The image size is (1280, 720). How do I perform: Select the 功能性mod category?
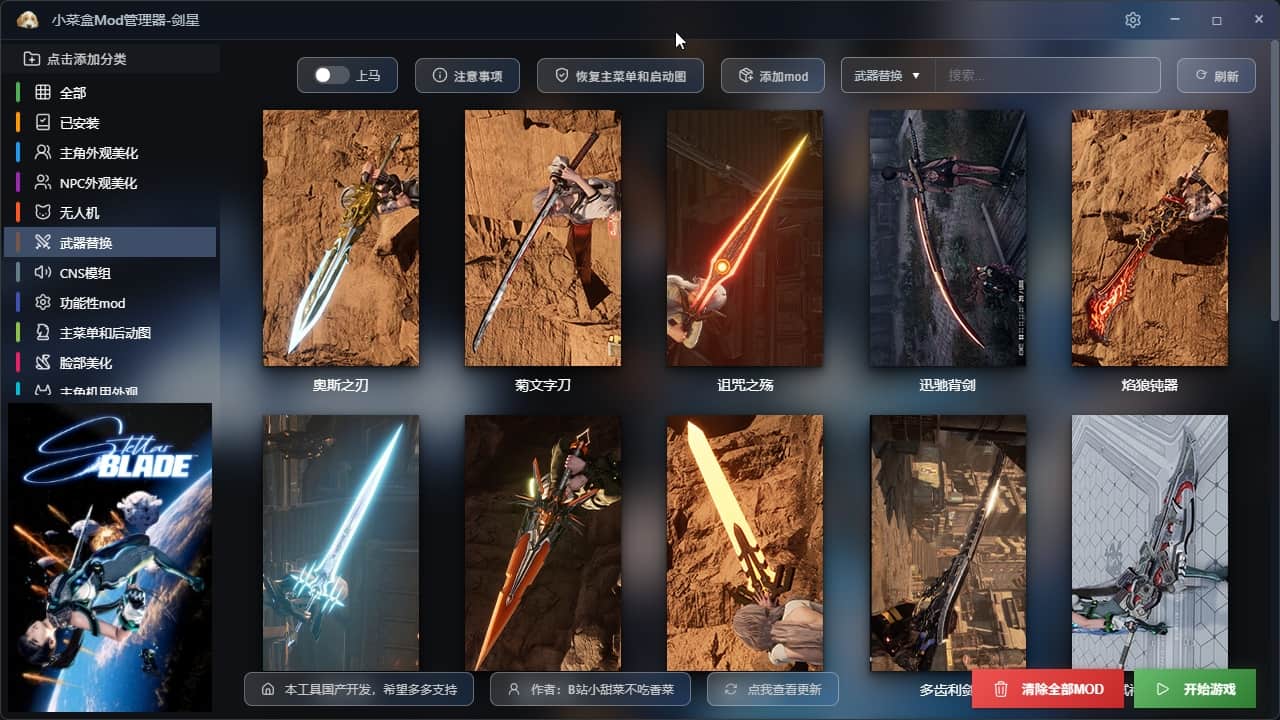coord(92,303)
